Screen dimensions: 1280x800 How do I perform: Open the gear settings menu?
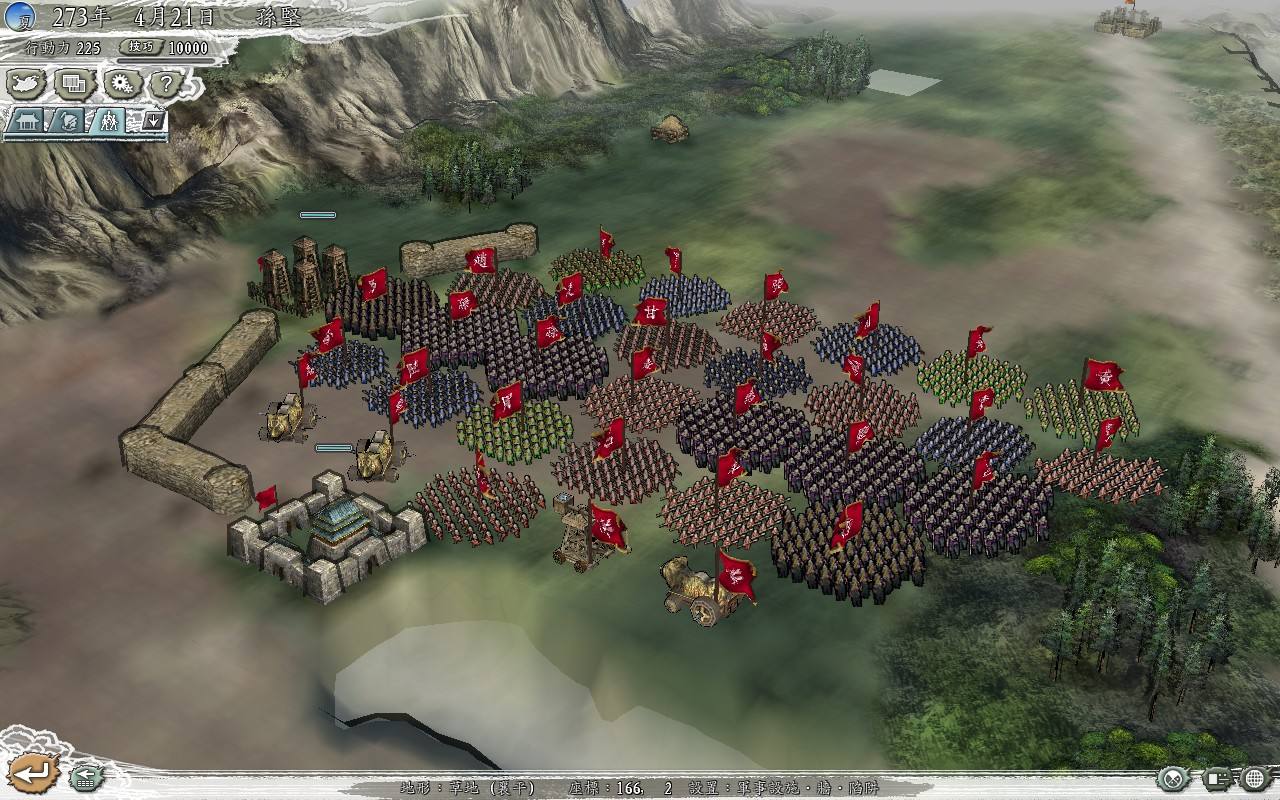point(122,84)
